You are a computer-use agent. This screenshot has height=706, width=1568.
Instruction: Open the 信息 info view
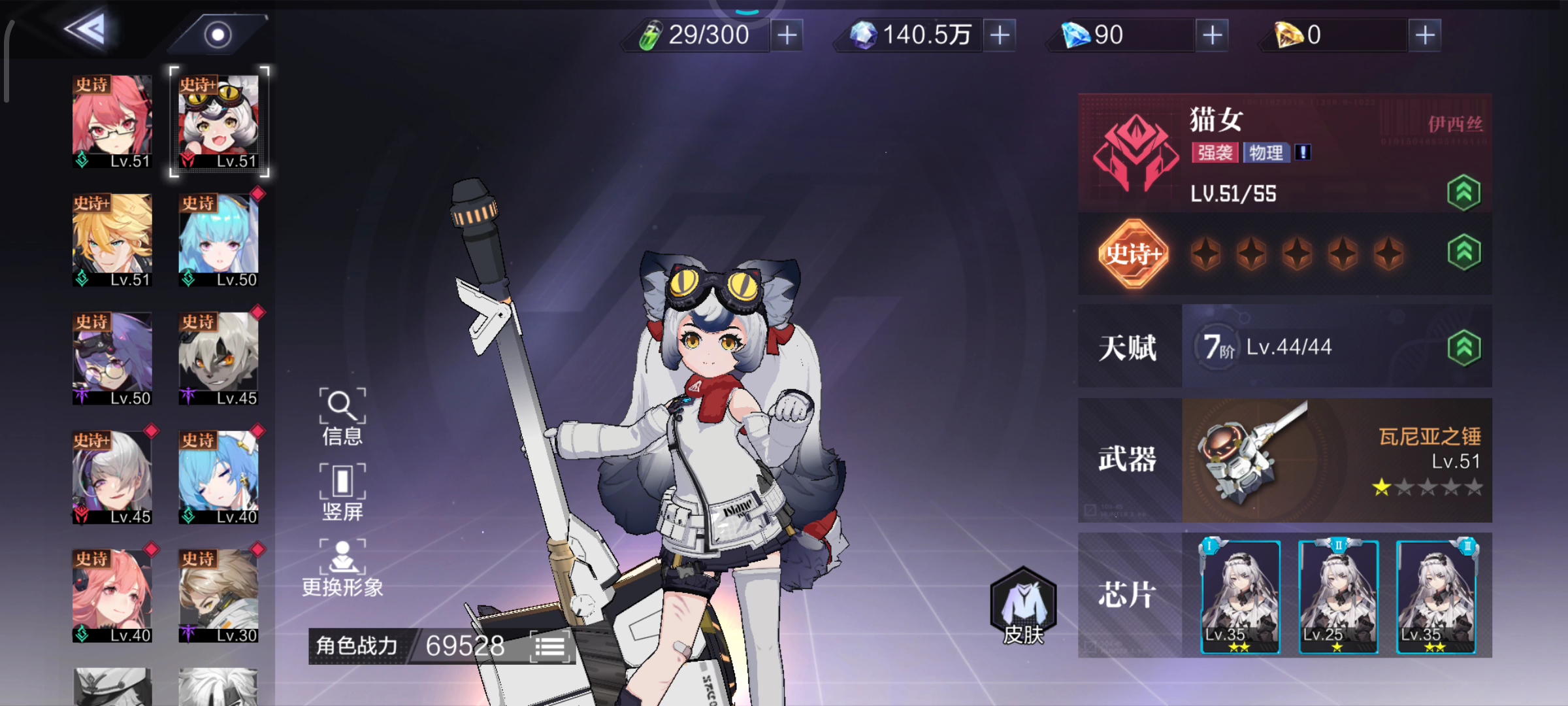(342, 416)
